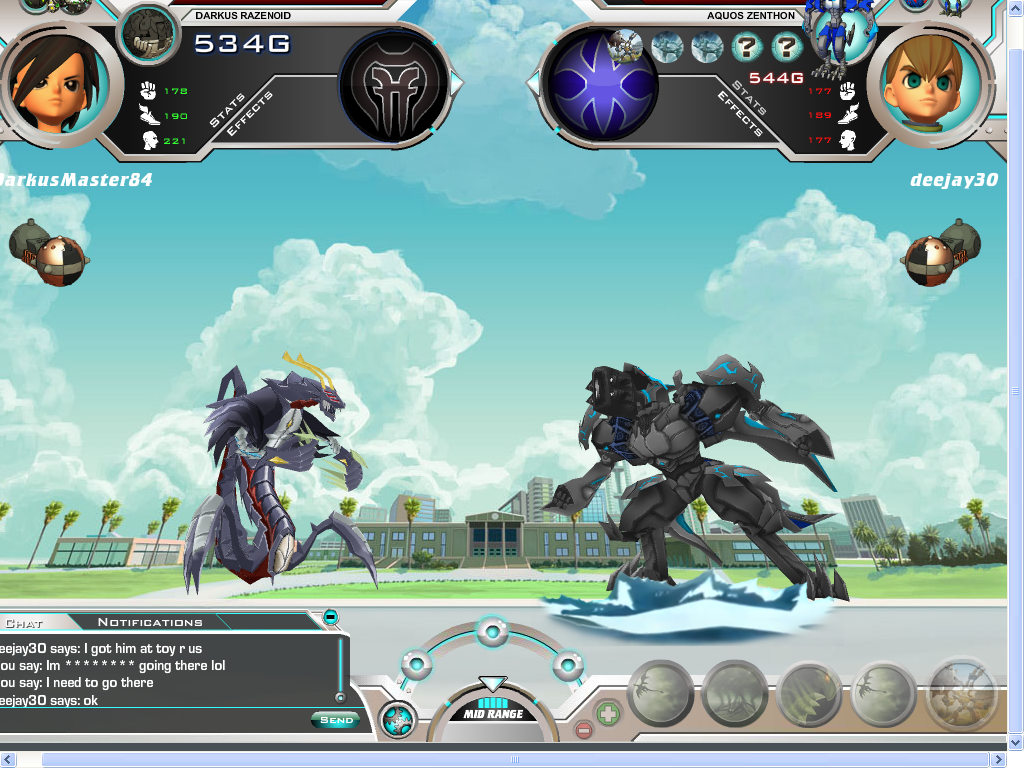Click the red minus button
1024x768 pixels.
tap(584, 730)
